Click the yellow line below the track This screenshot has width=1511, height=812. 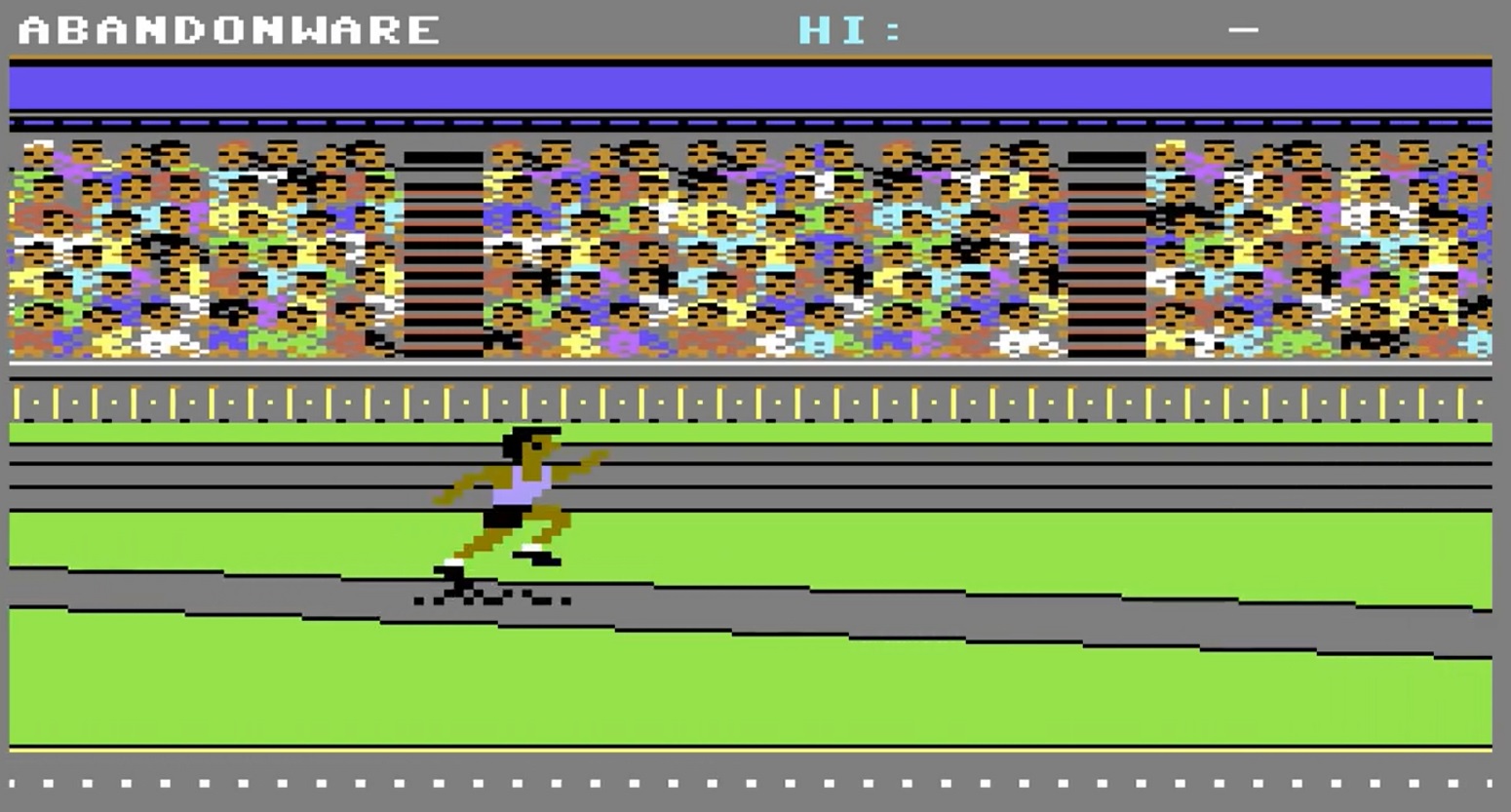pos(755,751)
